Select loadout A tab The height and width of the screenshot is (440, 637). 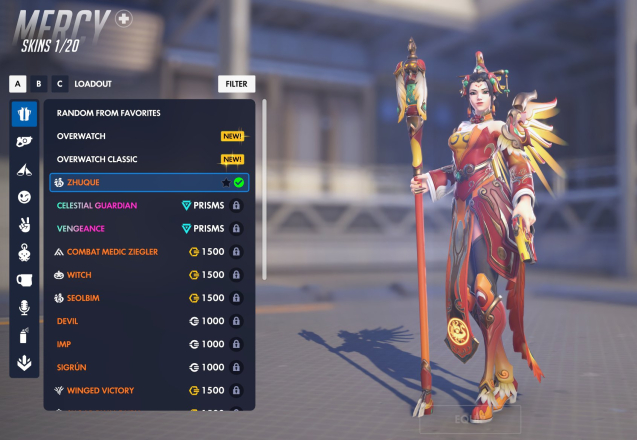[17, 84]
